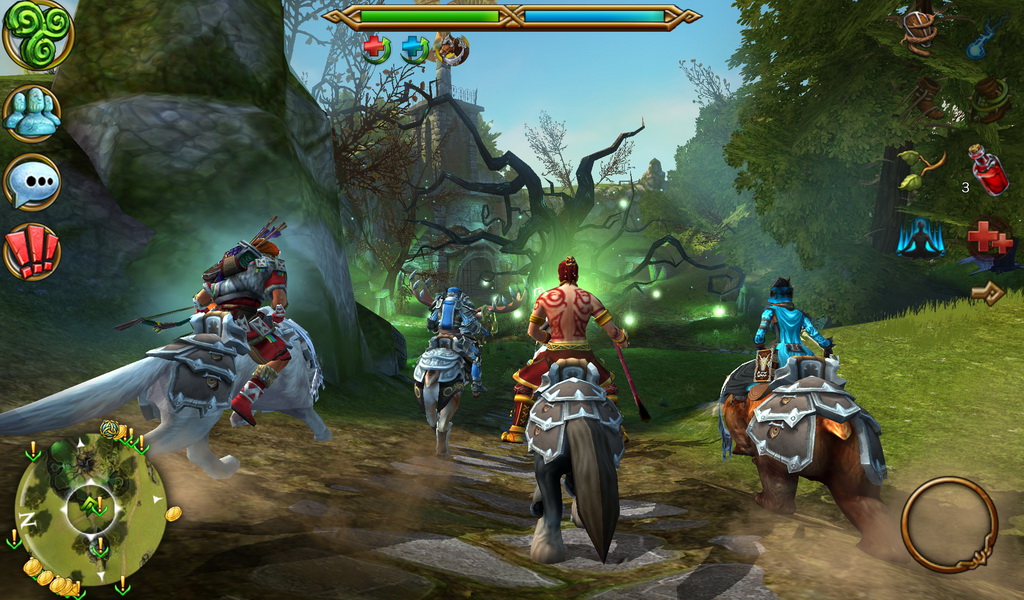Select the Celtic knot marker on minimap
This screenshot has width=1024, height=600.
(109, 429)
